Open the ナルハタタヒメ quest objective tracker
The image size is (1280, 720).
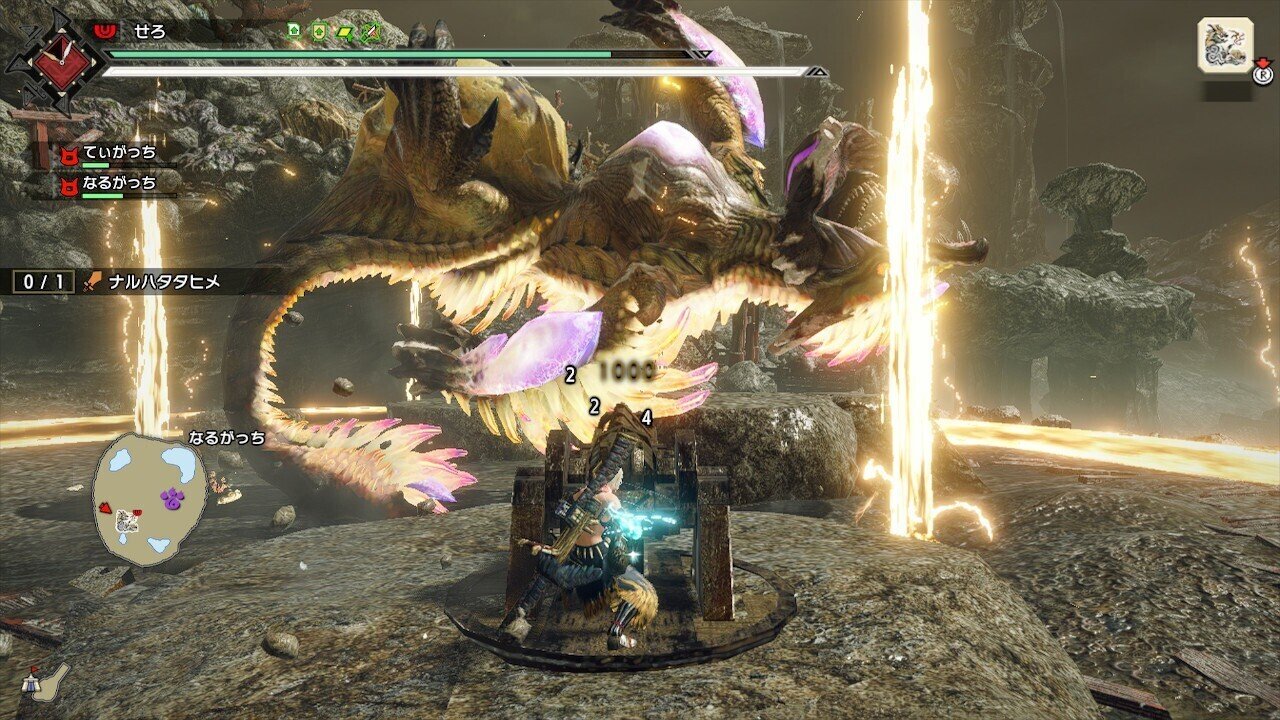[x=151, y=283]
